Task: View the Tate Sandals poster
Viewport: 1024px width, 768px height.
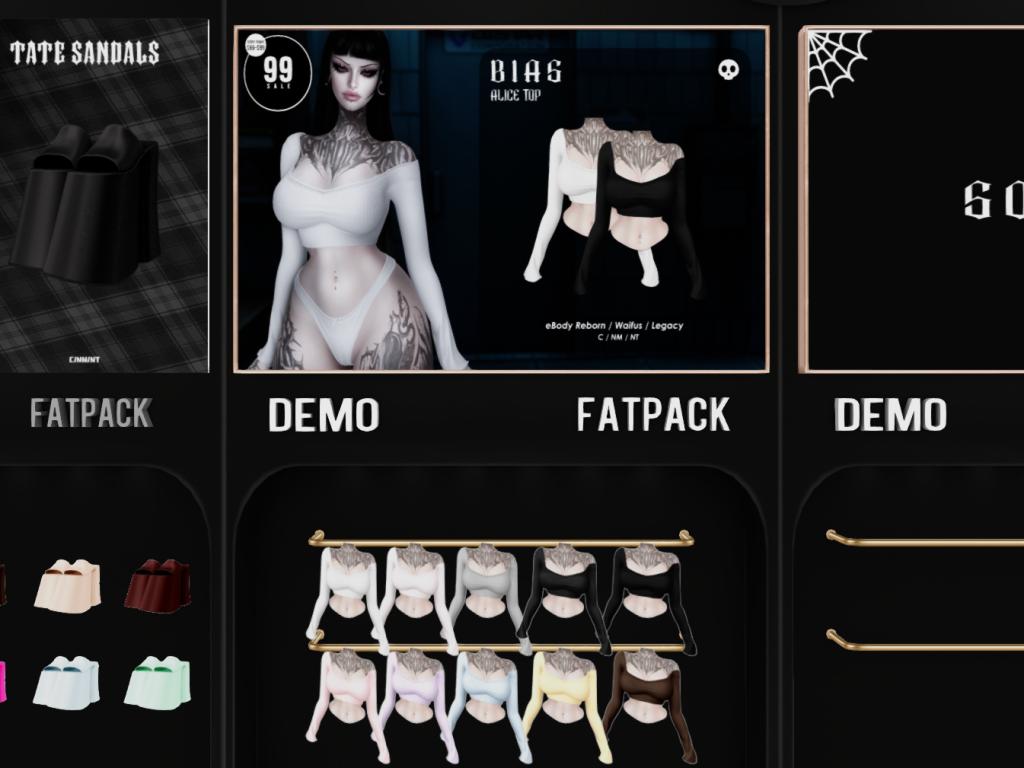Action: [102, 197]
